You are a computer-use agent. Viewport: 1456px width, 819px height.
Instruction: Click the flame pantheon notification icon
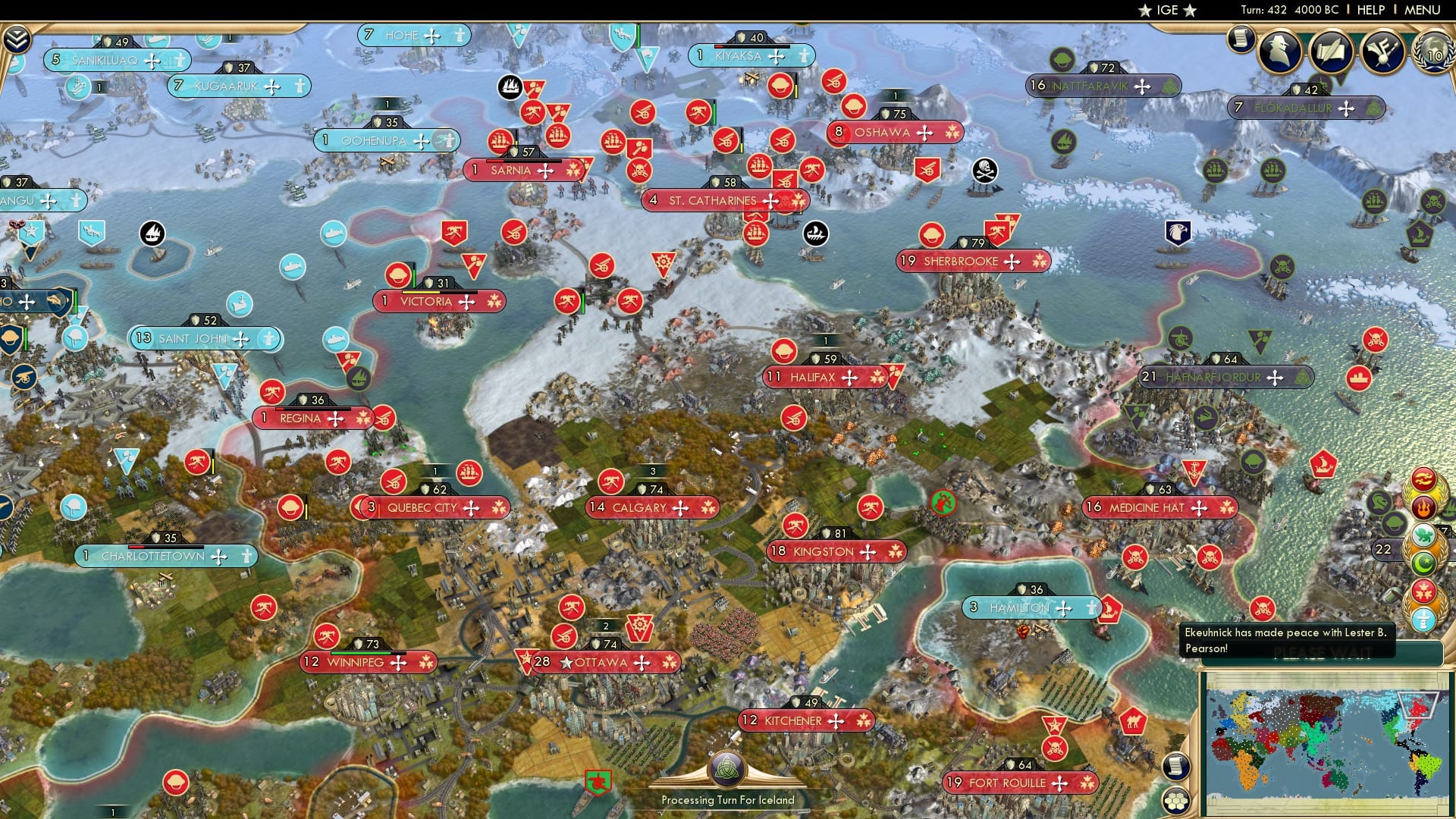pyautogui.click(x=1423, y=507)
